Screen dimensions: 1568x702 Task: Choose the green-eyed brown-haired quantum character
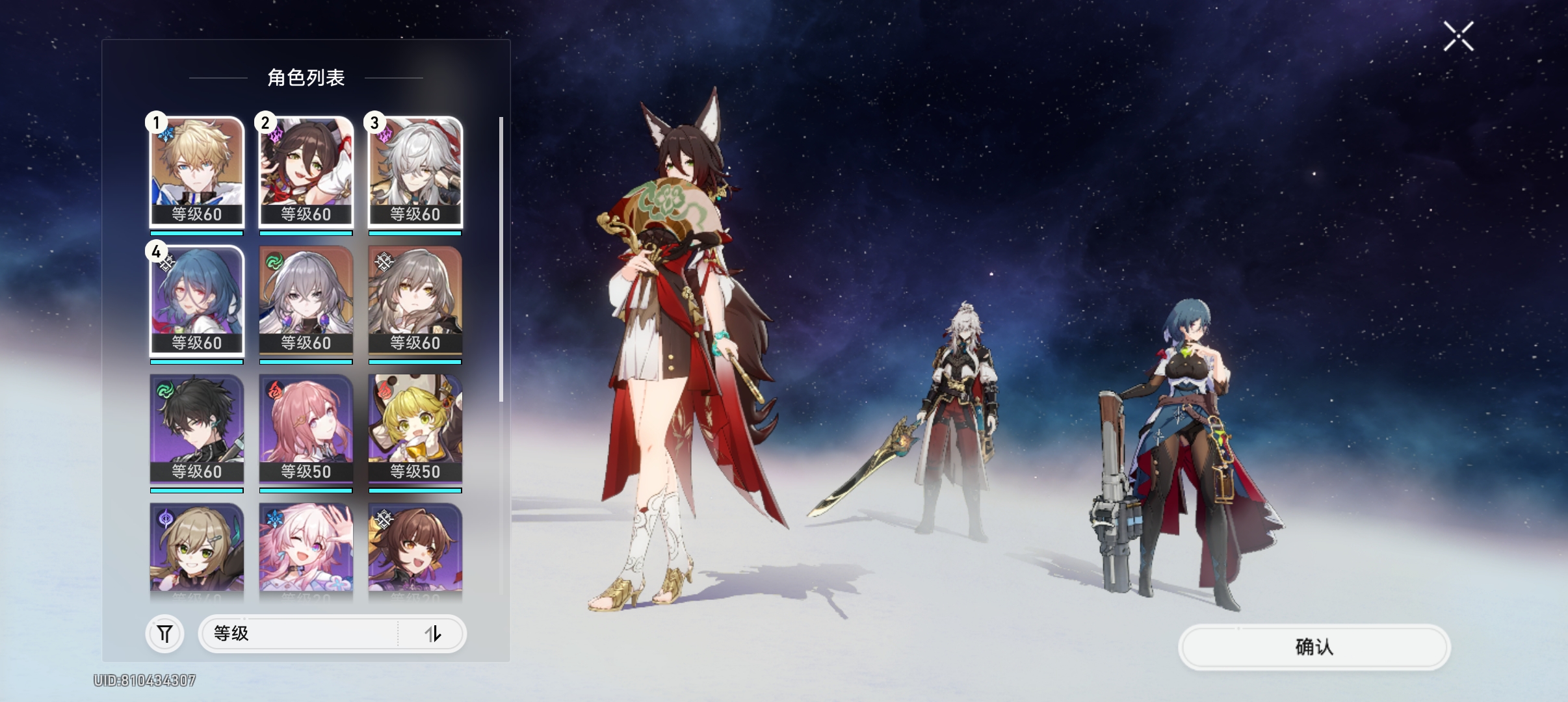point(197,549)
